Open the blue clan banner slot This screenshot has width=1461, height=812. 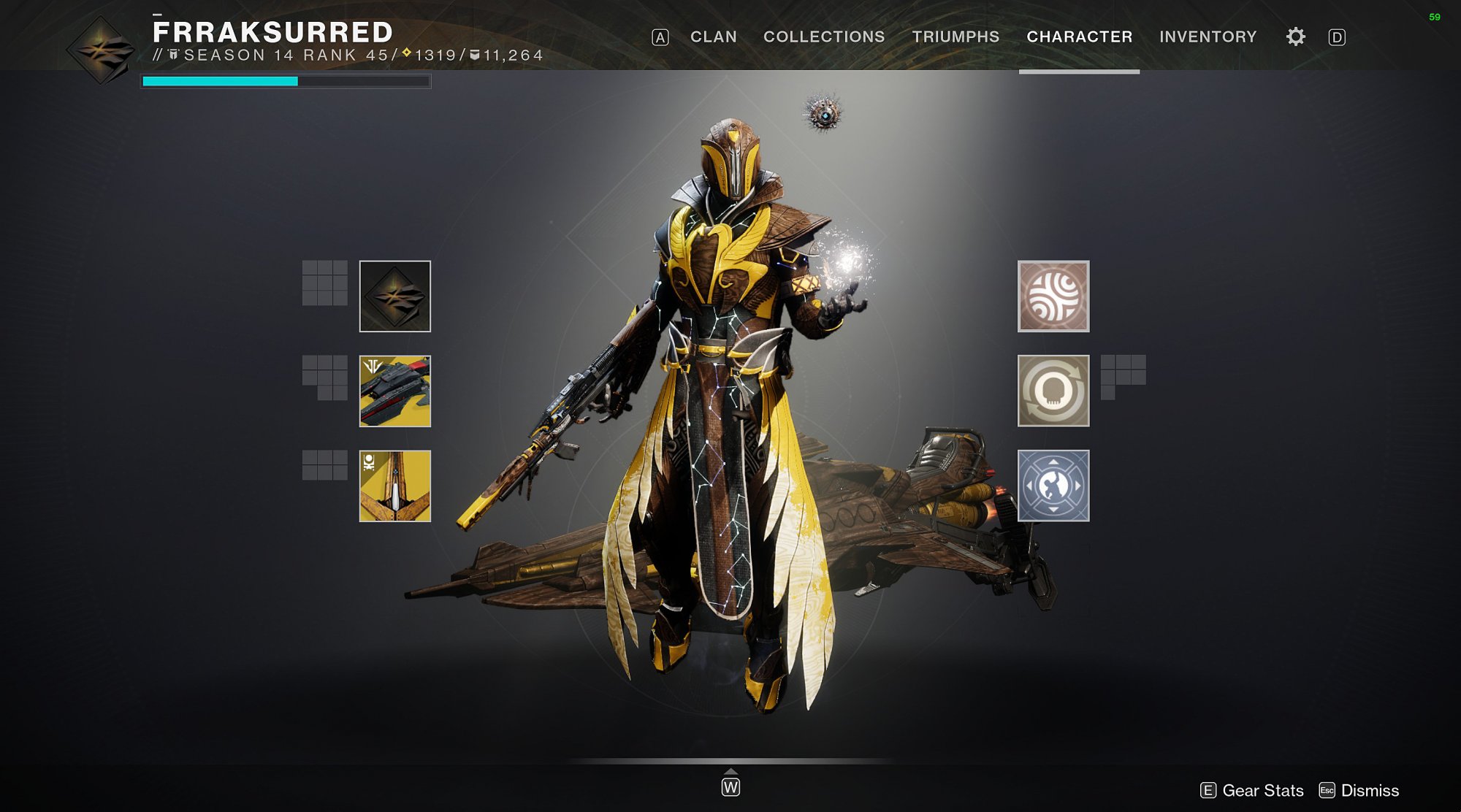(1053, 486)
